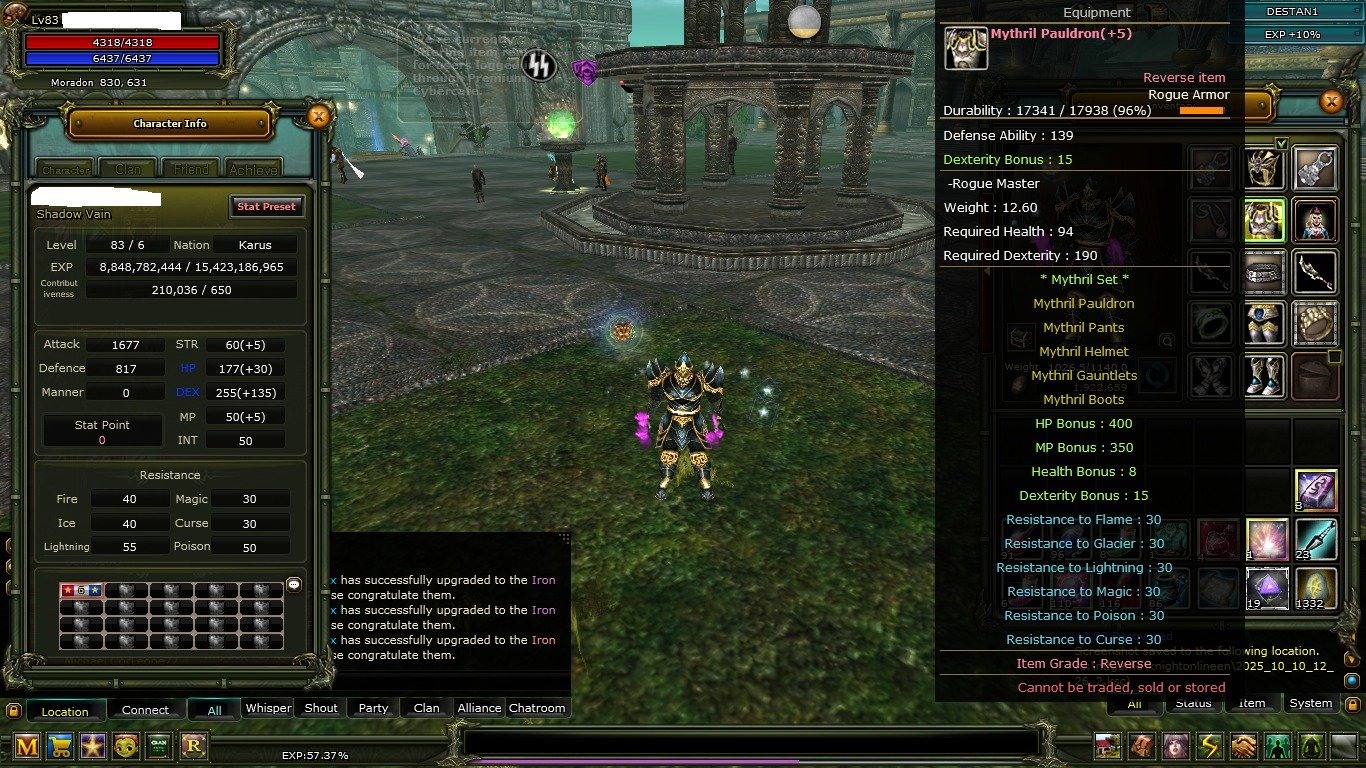
Task: Click the handshake trade icon
Action: [1243, 746]
